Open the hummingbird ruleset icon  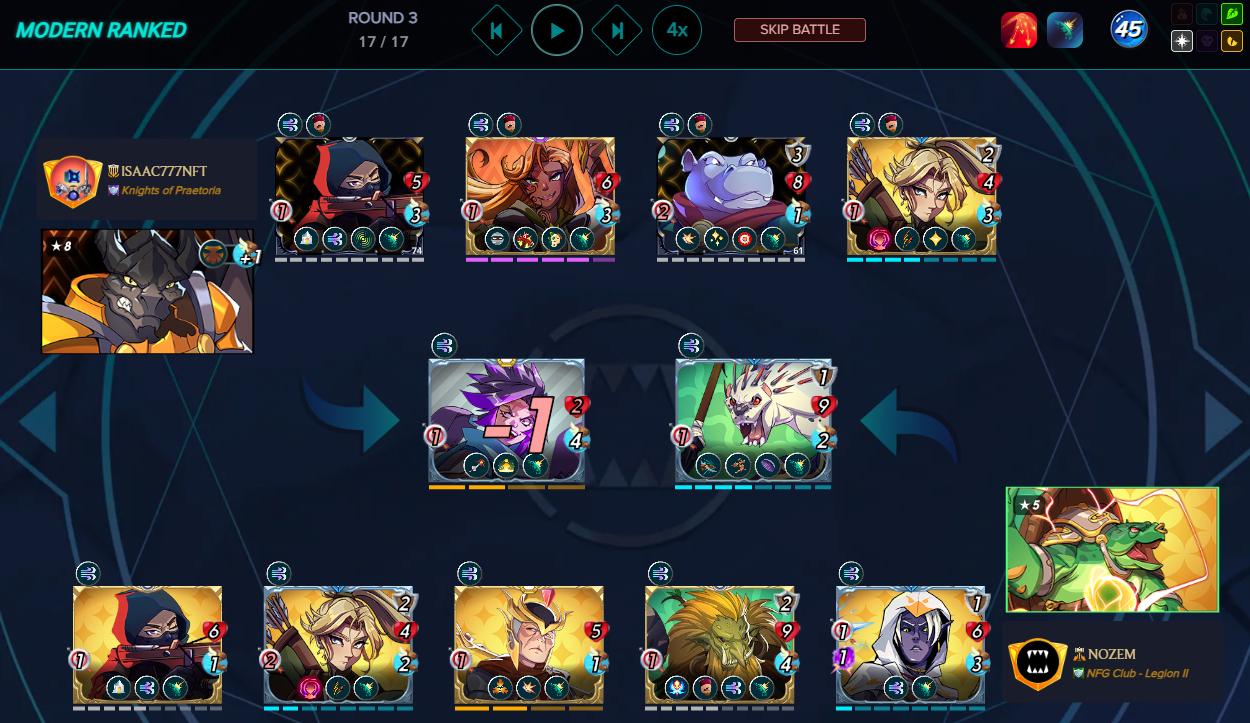pyautogui.click(x=1065, y=30)
